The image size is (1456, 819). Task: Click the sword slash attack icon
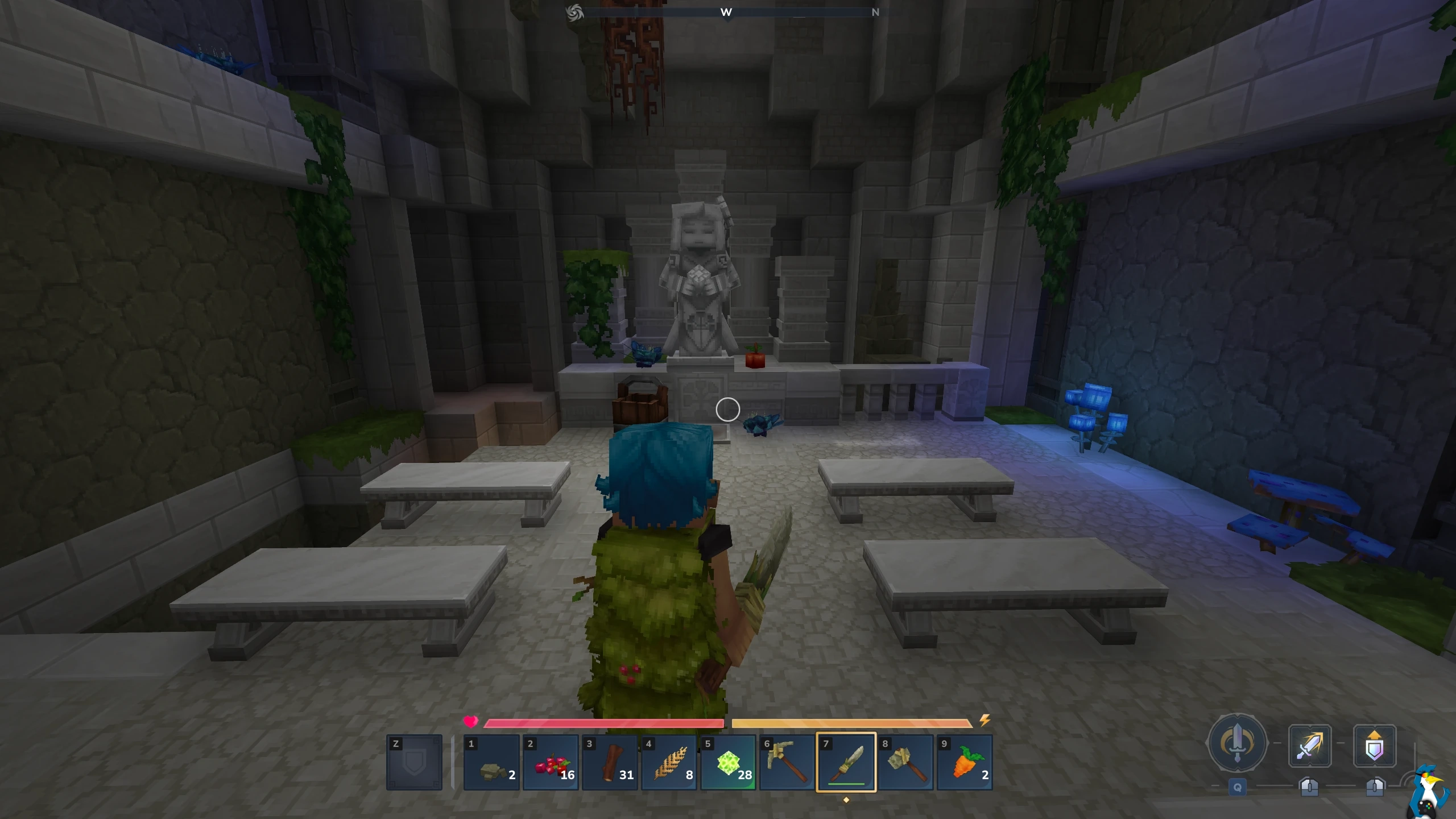pyautogui.click(x=1309, y=746)
